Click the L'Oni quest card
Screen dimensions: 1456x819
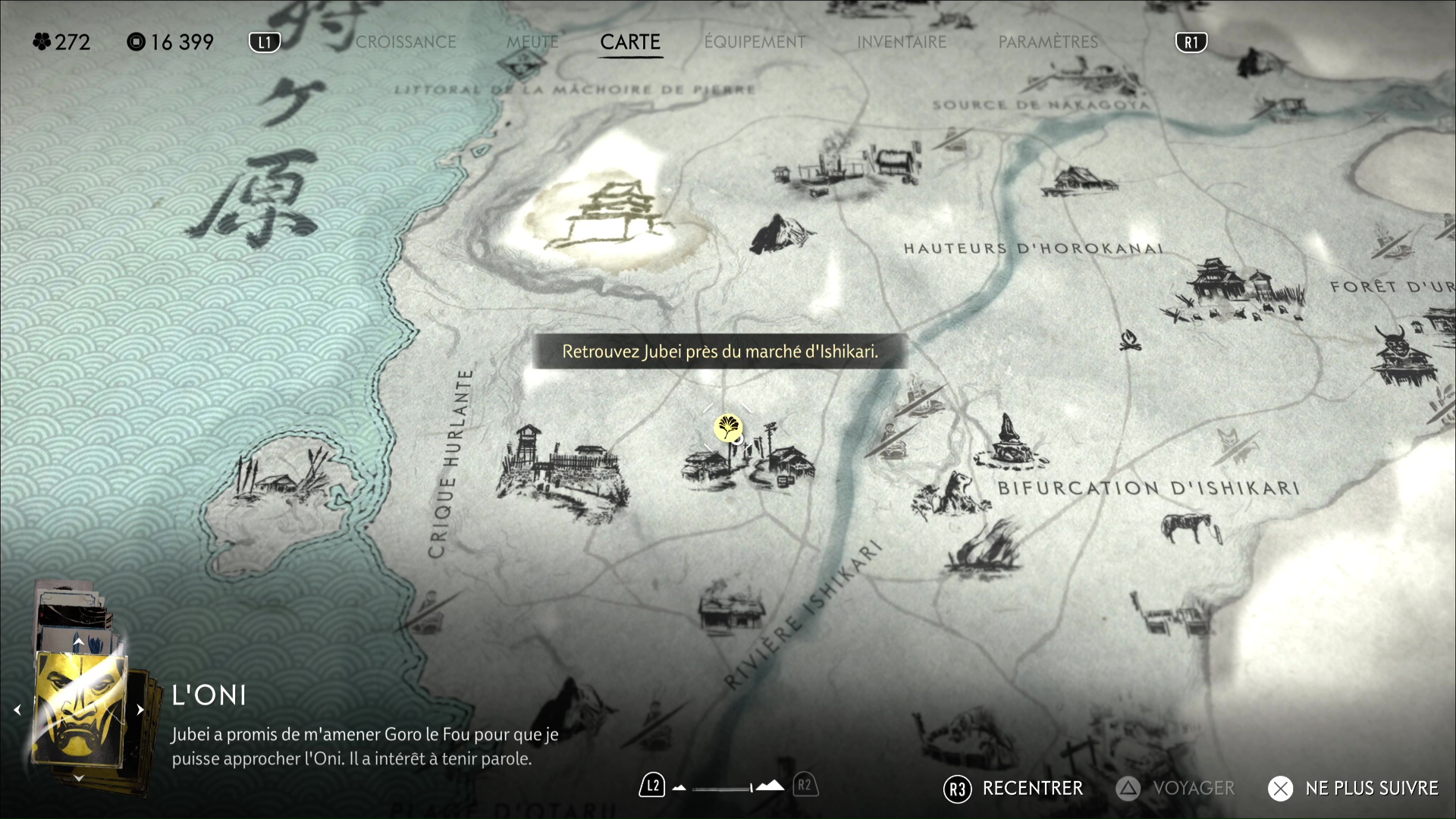[80, 709]
